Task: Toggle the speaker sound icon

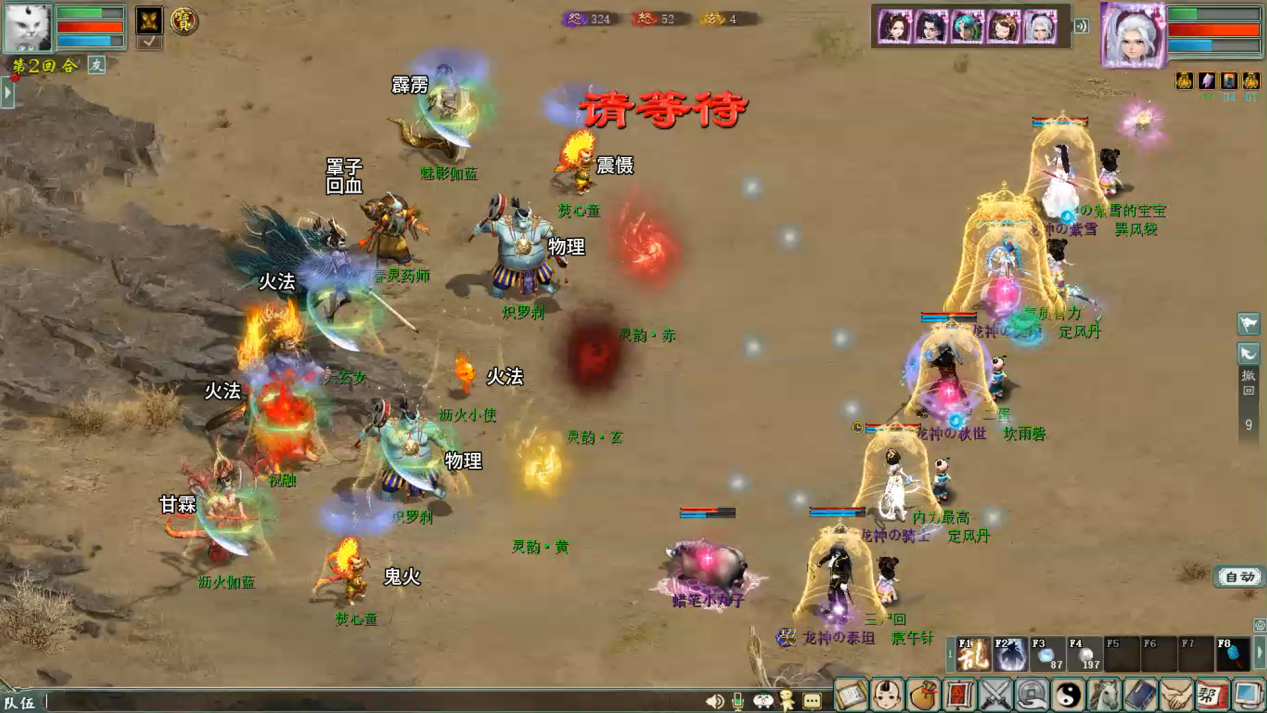Action: 714,701
